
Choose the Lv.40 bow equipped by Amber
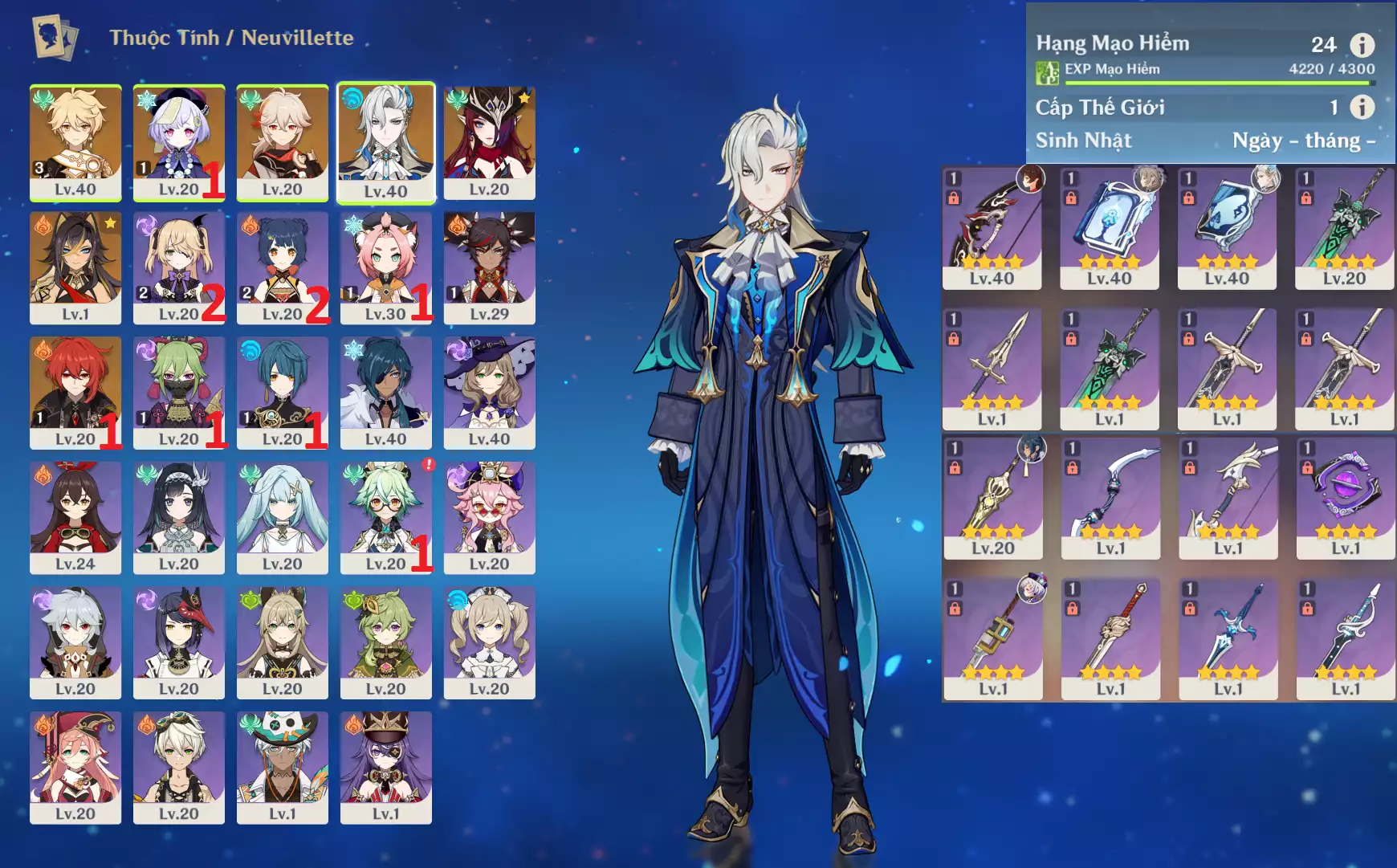[992, 228]
